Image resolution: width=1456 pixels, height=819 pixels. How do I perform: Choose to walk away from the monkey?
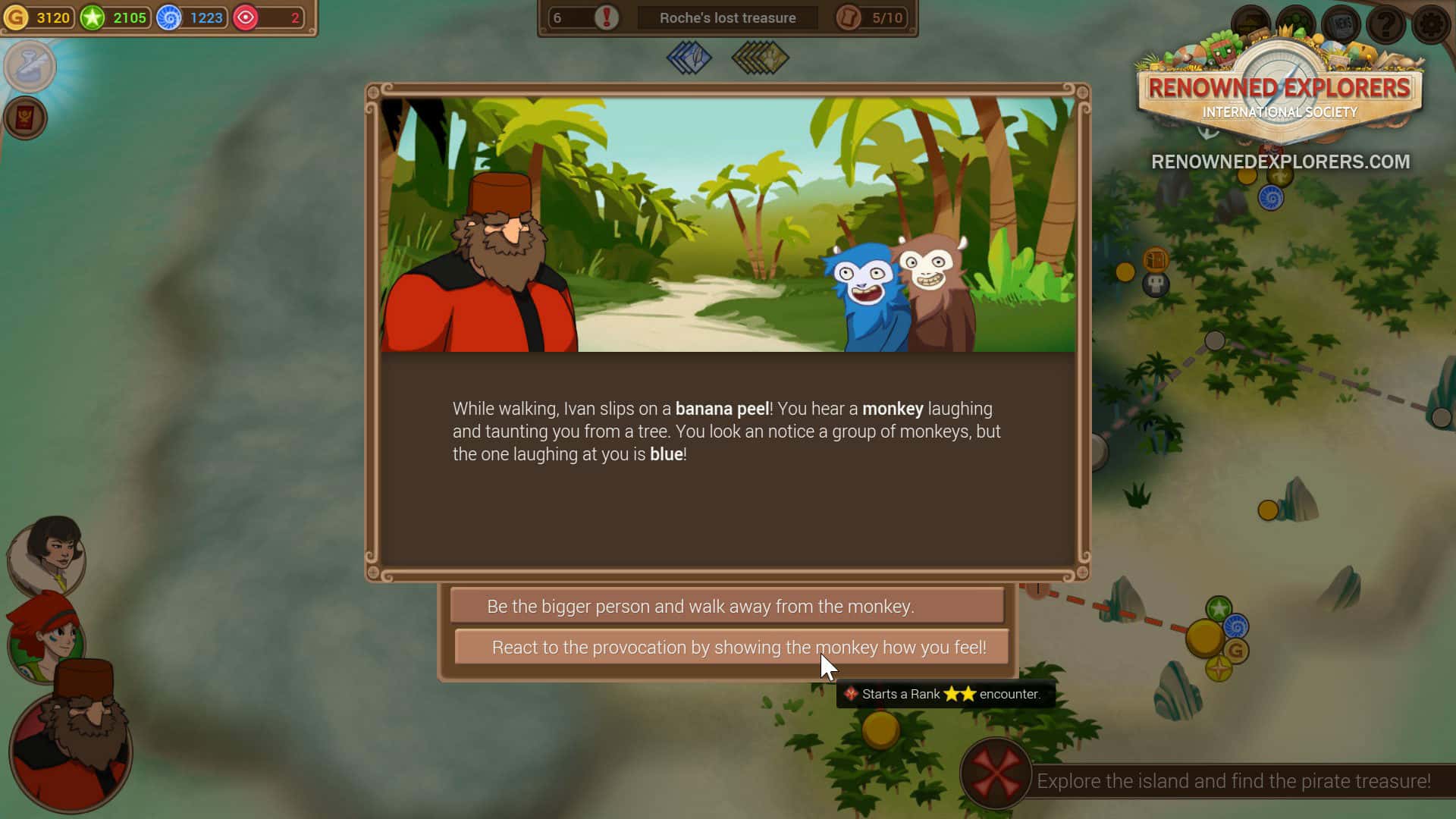click(726, 606)
